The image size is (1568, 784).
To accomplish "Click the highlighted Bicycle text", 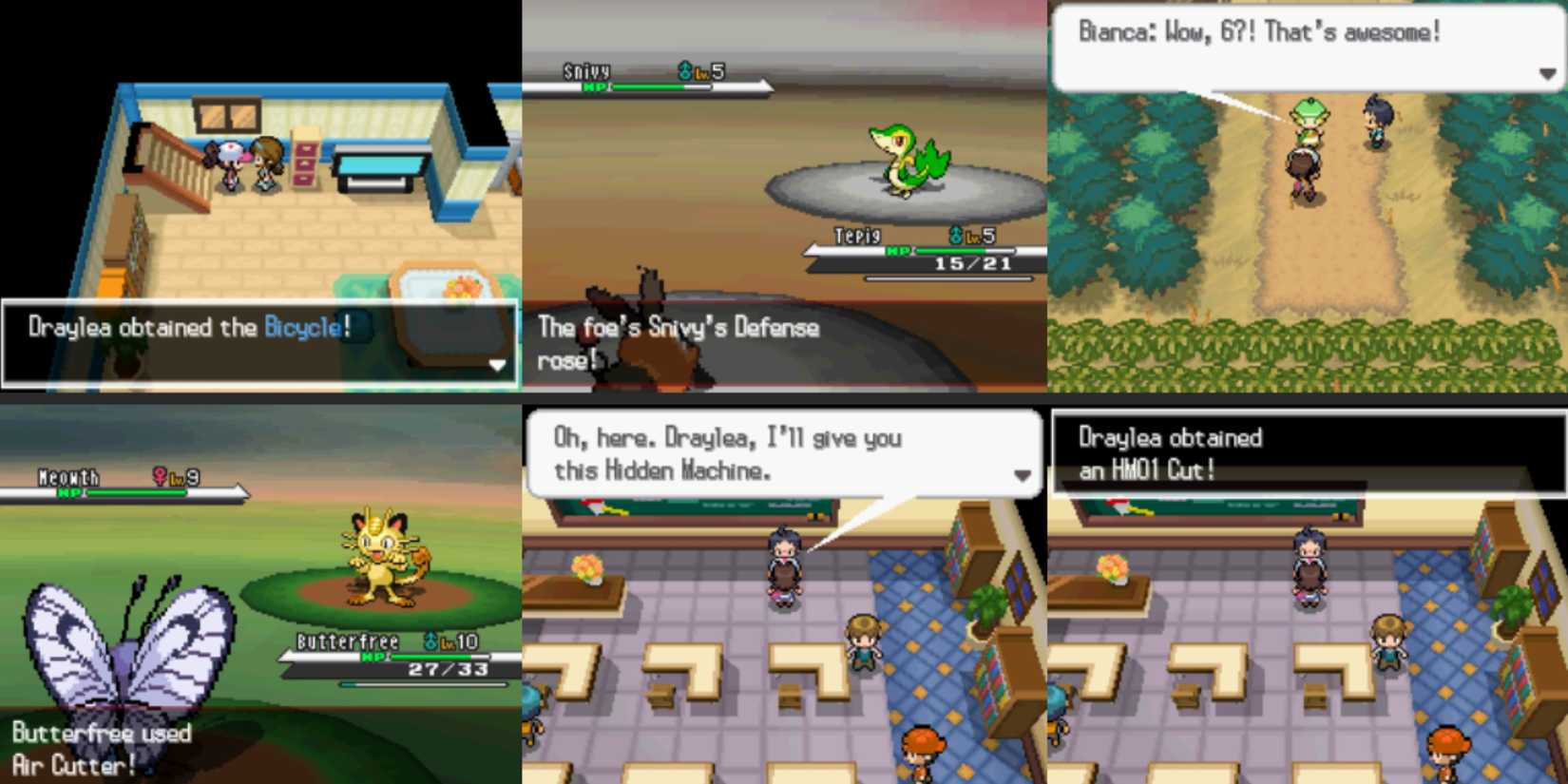I will point(300,326).
